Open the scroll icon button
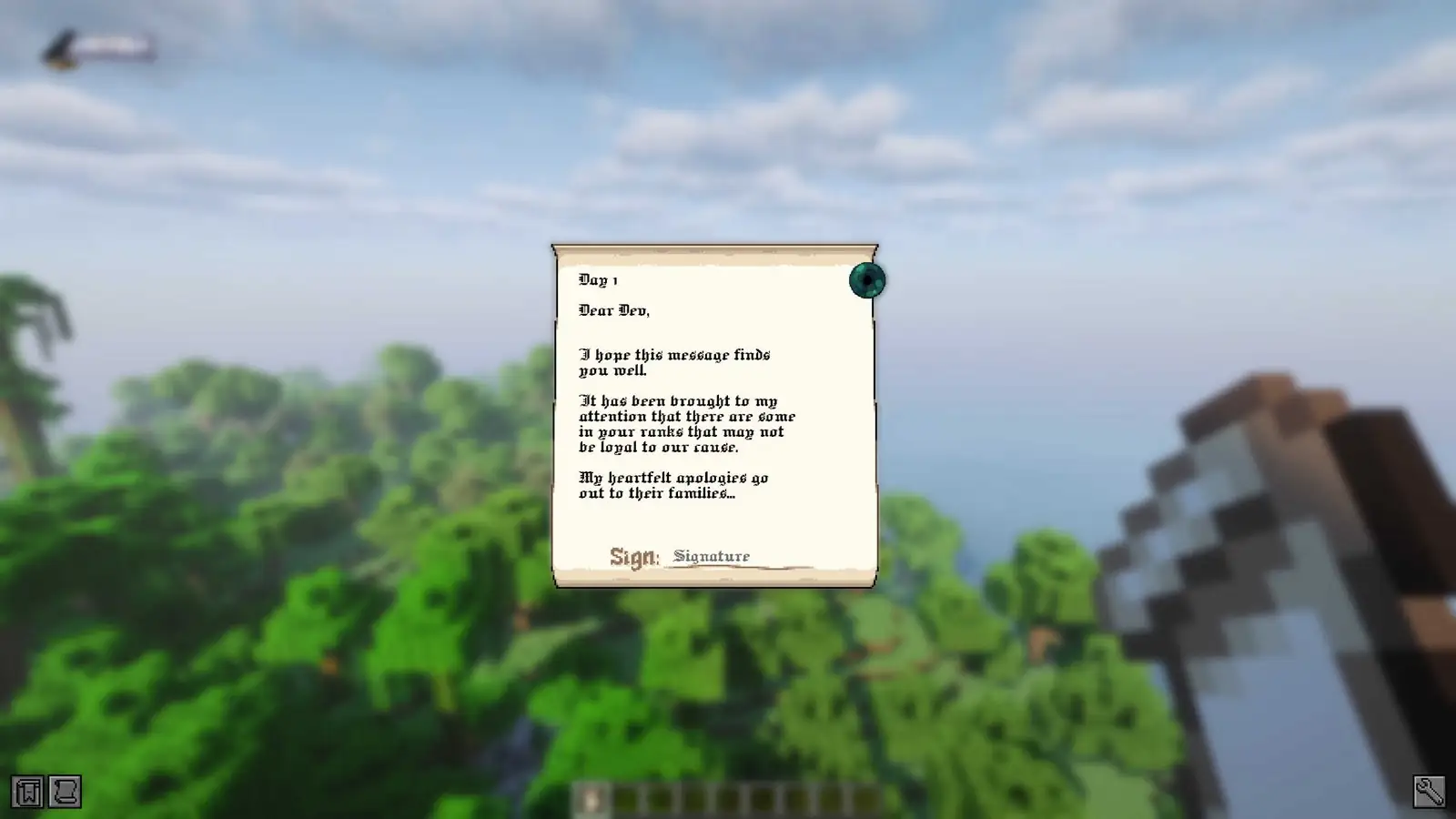1456x819 pixels. click(x=65, y=792)
